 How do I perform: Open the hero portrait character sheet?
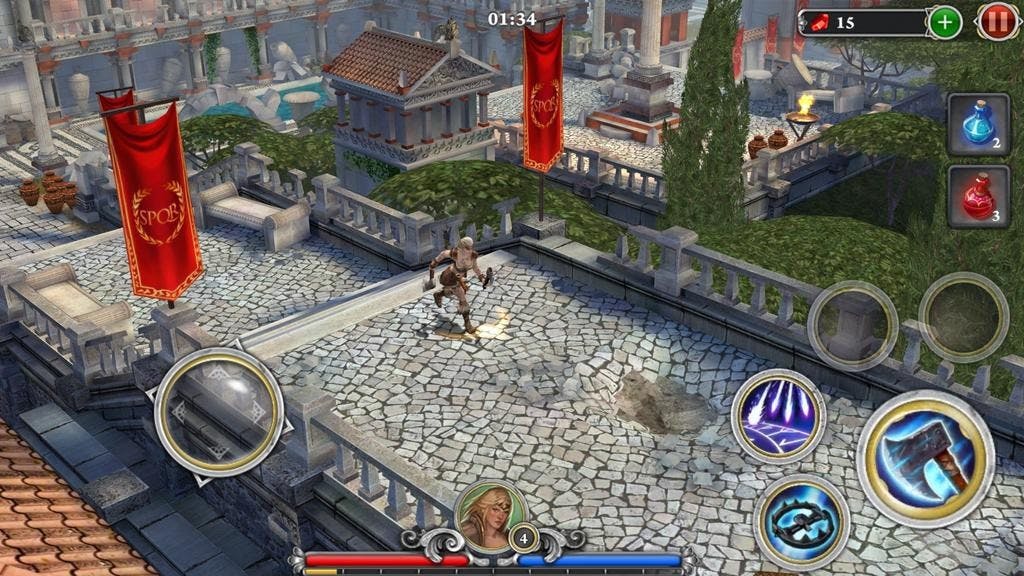(x=490, y=515)
